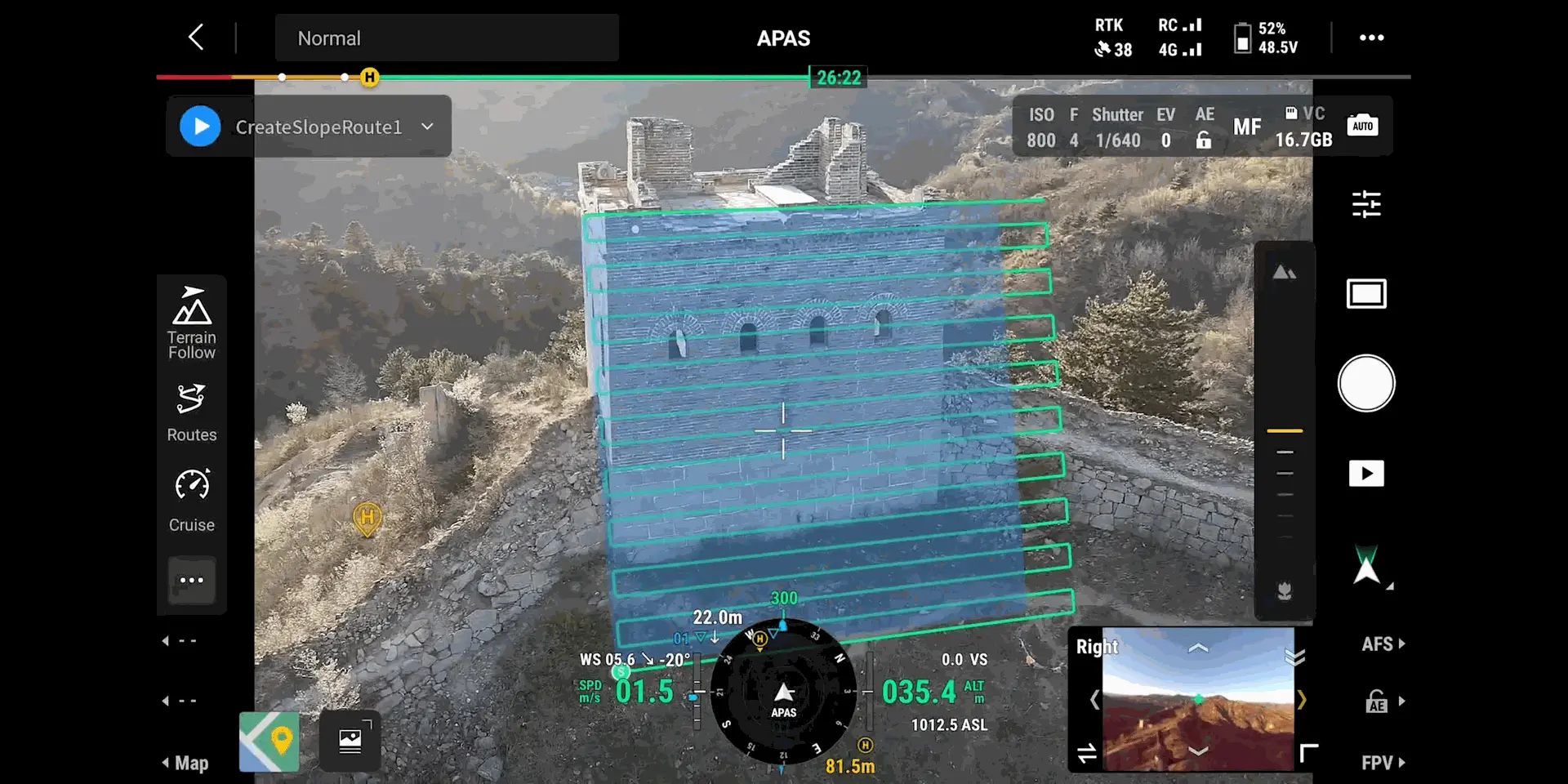This screenshot has height=784, width=1568.
Task: Activate Terrain Follow mode
Action: [192, 323]
